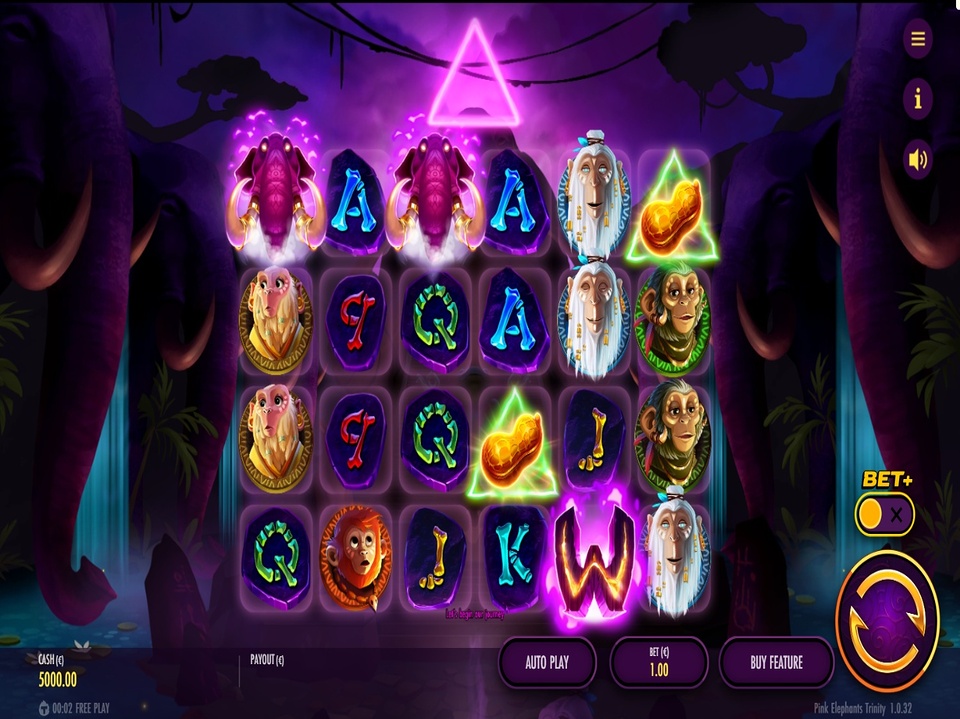Open the Auto Play options
960x719 pixels.
547,662
